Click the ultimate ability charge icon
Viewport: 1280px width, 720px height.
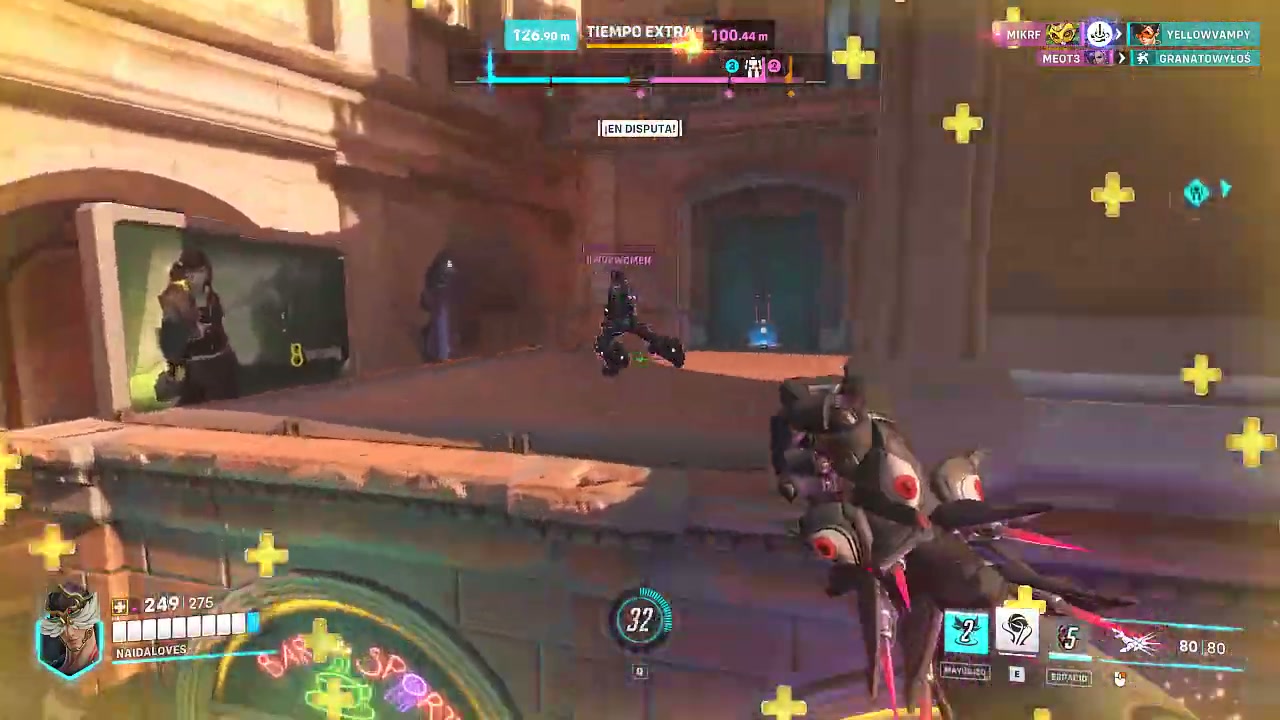tap(1069, 638)
